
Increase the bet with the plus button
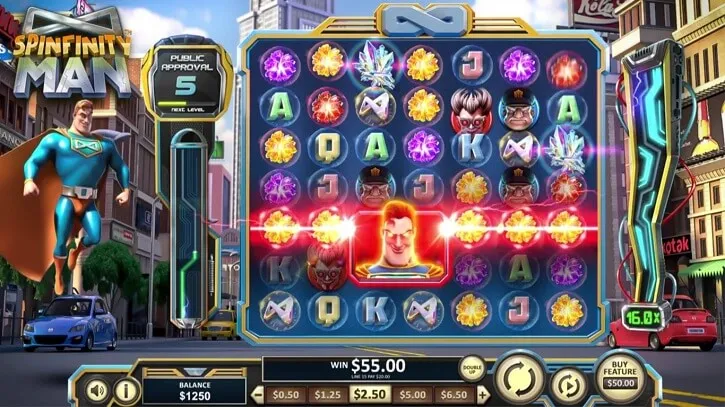484,394
